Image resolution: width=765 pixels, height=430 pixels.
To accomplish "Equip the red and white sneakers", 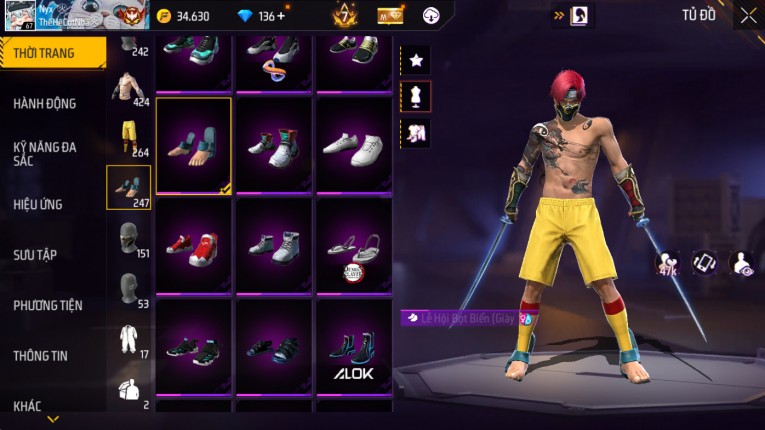I will (x=194, y=243).
